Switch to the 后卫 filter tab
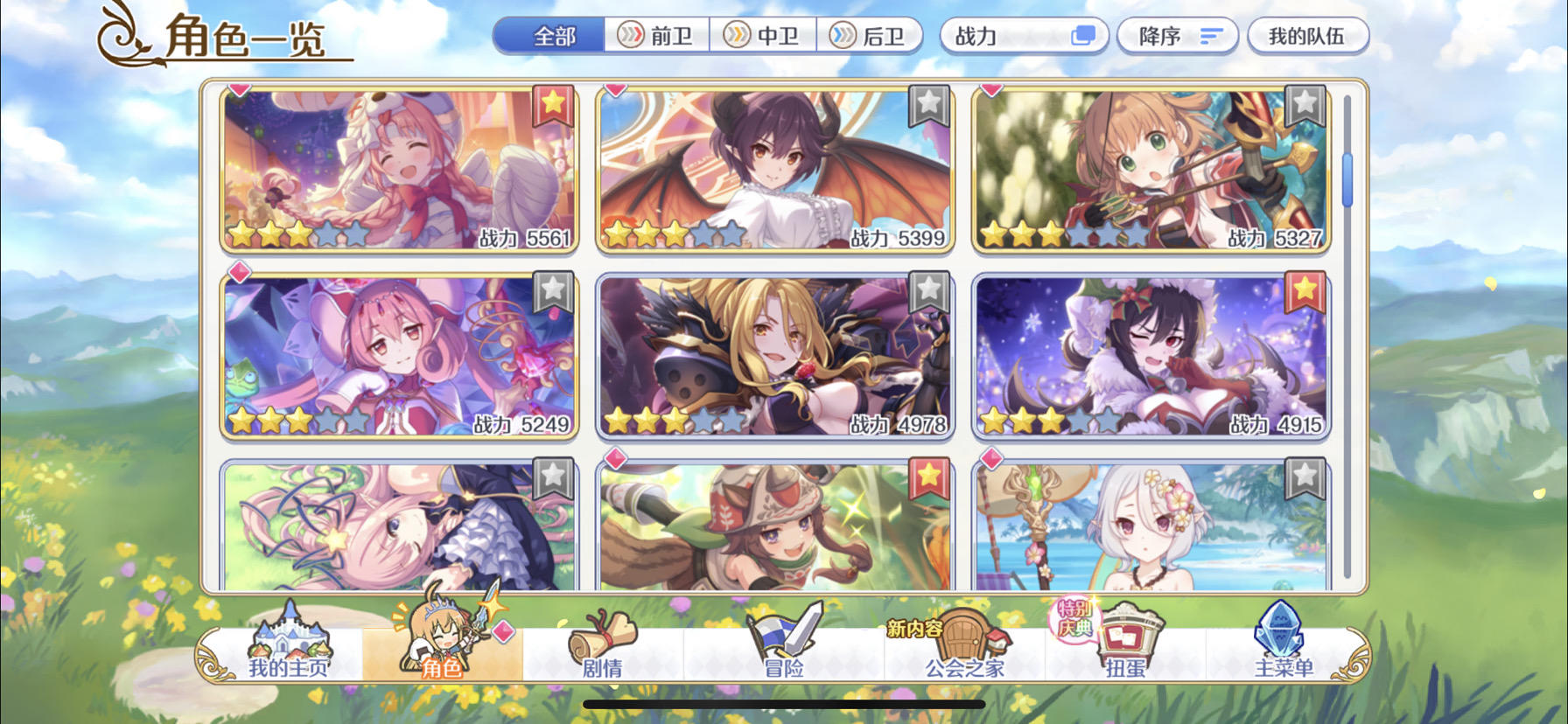The image size is (1568, 724). (x=872, y=35)
